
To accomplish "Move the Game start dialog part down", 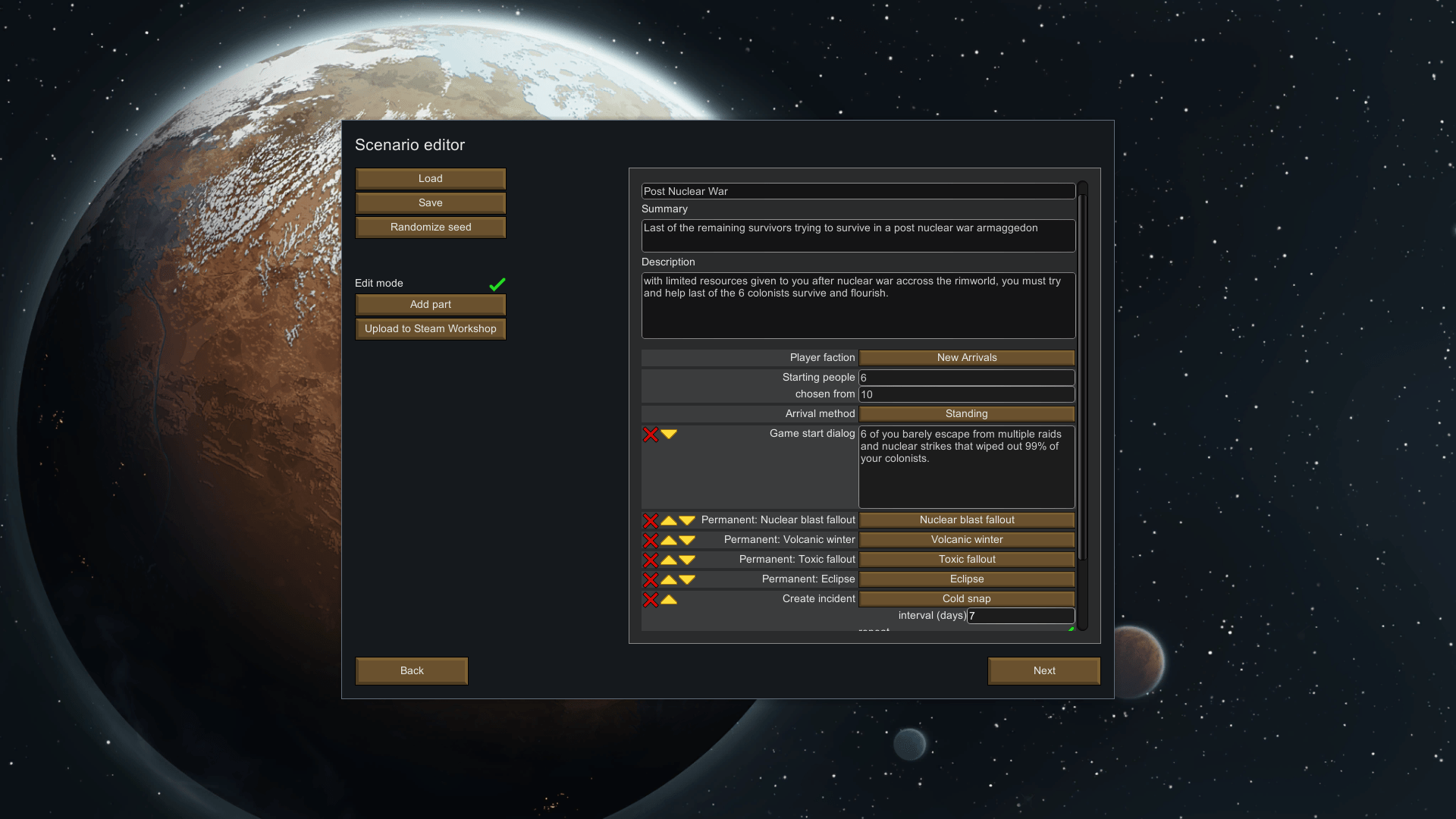I will tap(668, 435).
